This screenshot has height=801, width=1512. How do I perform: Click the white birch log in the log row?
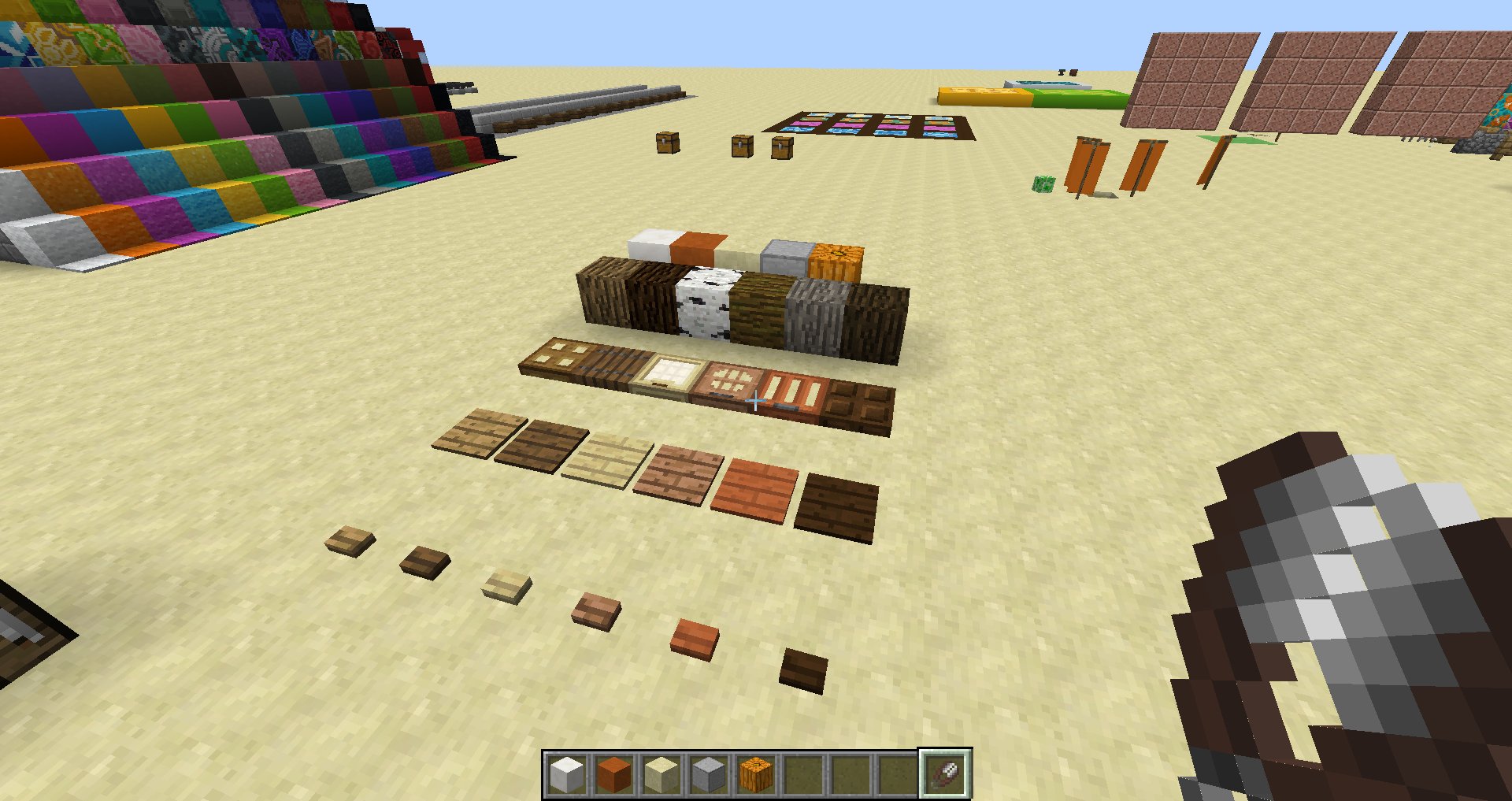click(703, 302)
